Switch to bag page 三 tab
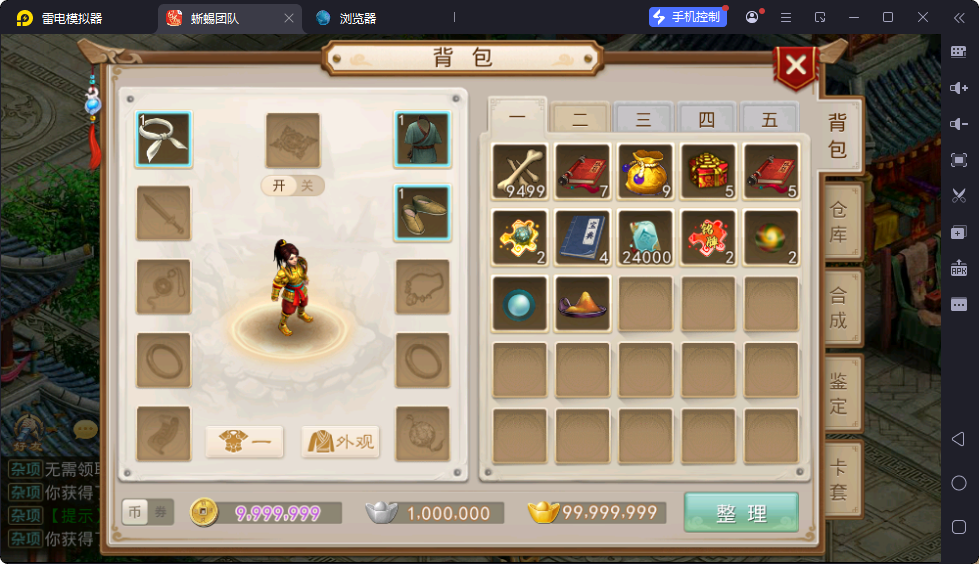 tap(643, 120)
